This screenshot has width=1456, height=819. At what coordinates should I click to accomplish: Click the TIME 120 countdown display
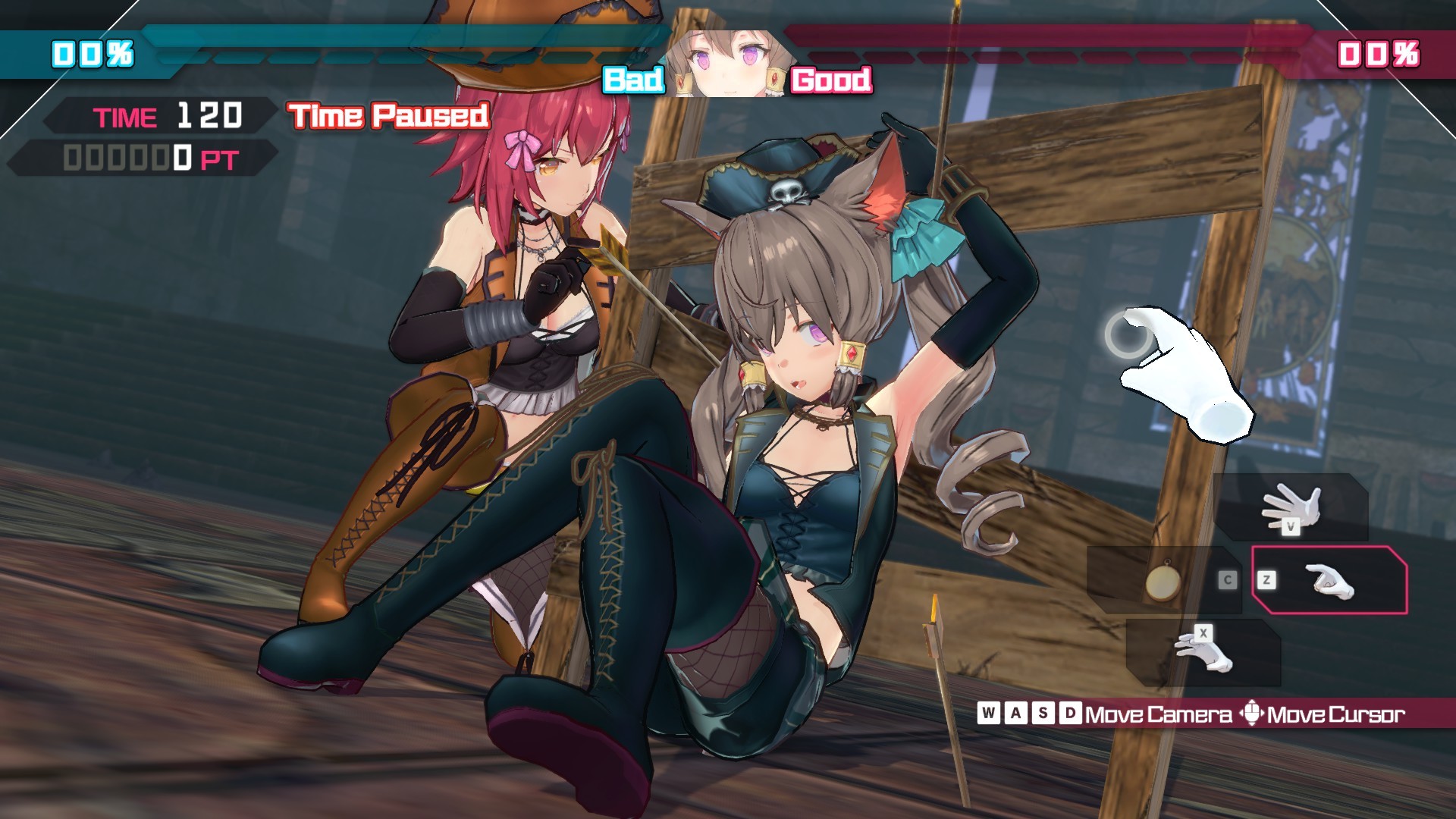pyautogui.click(x=167, y=116)
